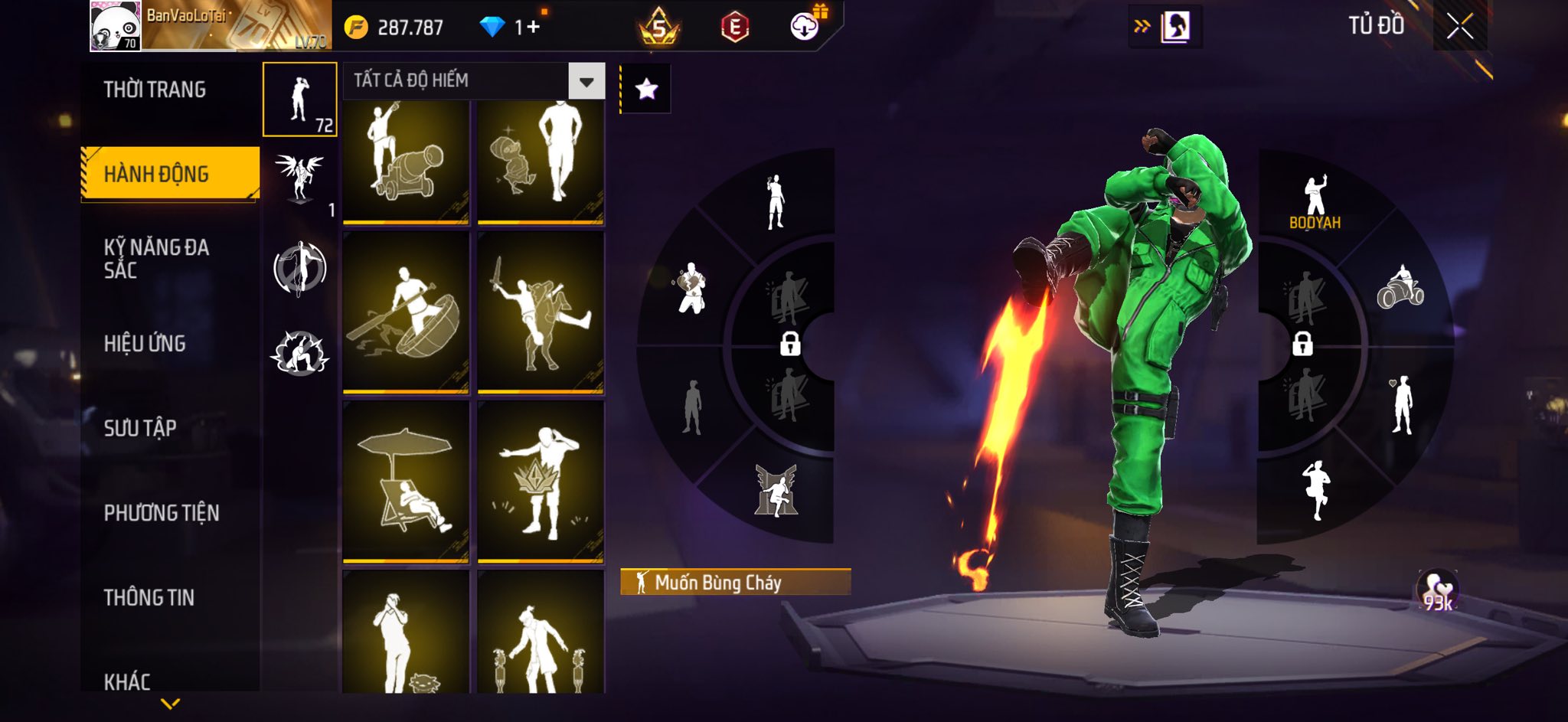Select the cannon emote thumbnail

click(x=406, y=162)
